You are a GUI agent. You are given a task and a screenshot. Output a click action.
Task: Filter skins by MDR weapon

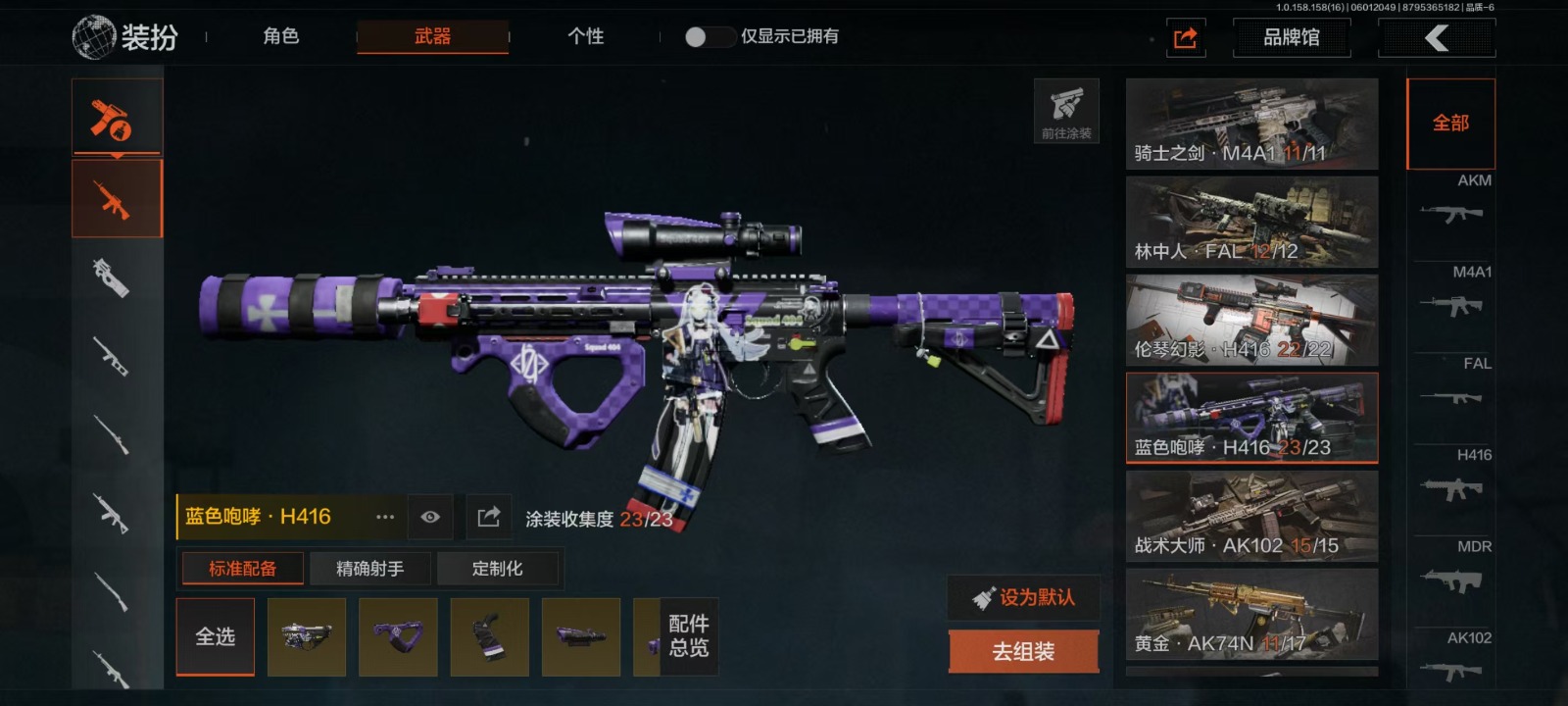click(1454, 569)
